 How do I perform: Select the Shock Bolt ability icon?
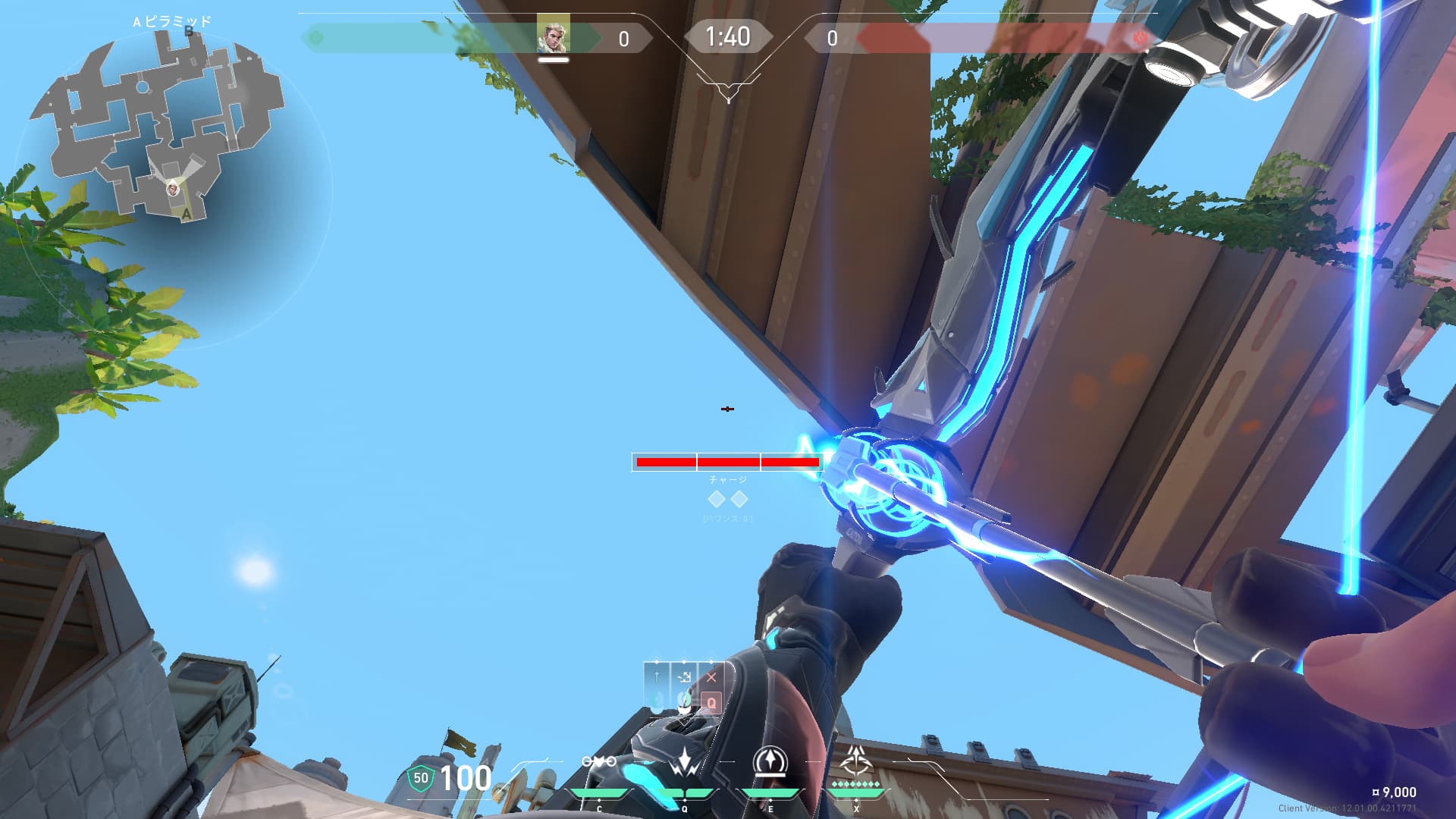[685, 761]
